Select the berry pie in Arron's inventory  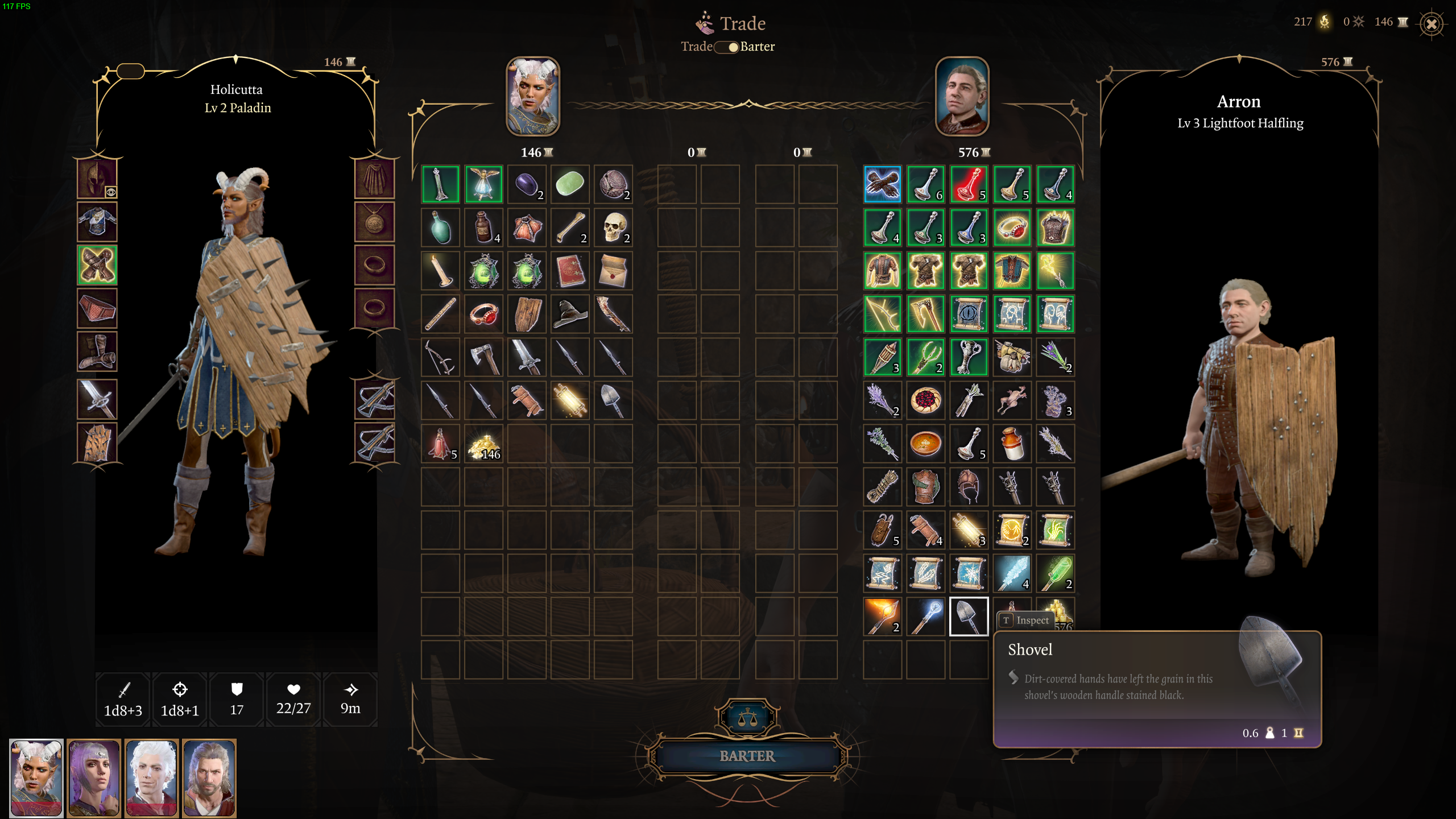[925, 400]
